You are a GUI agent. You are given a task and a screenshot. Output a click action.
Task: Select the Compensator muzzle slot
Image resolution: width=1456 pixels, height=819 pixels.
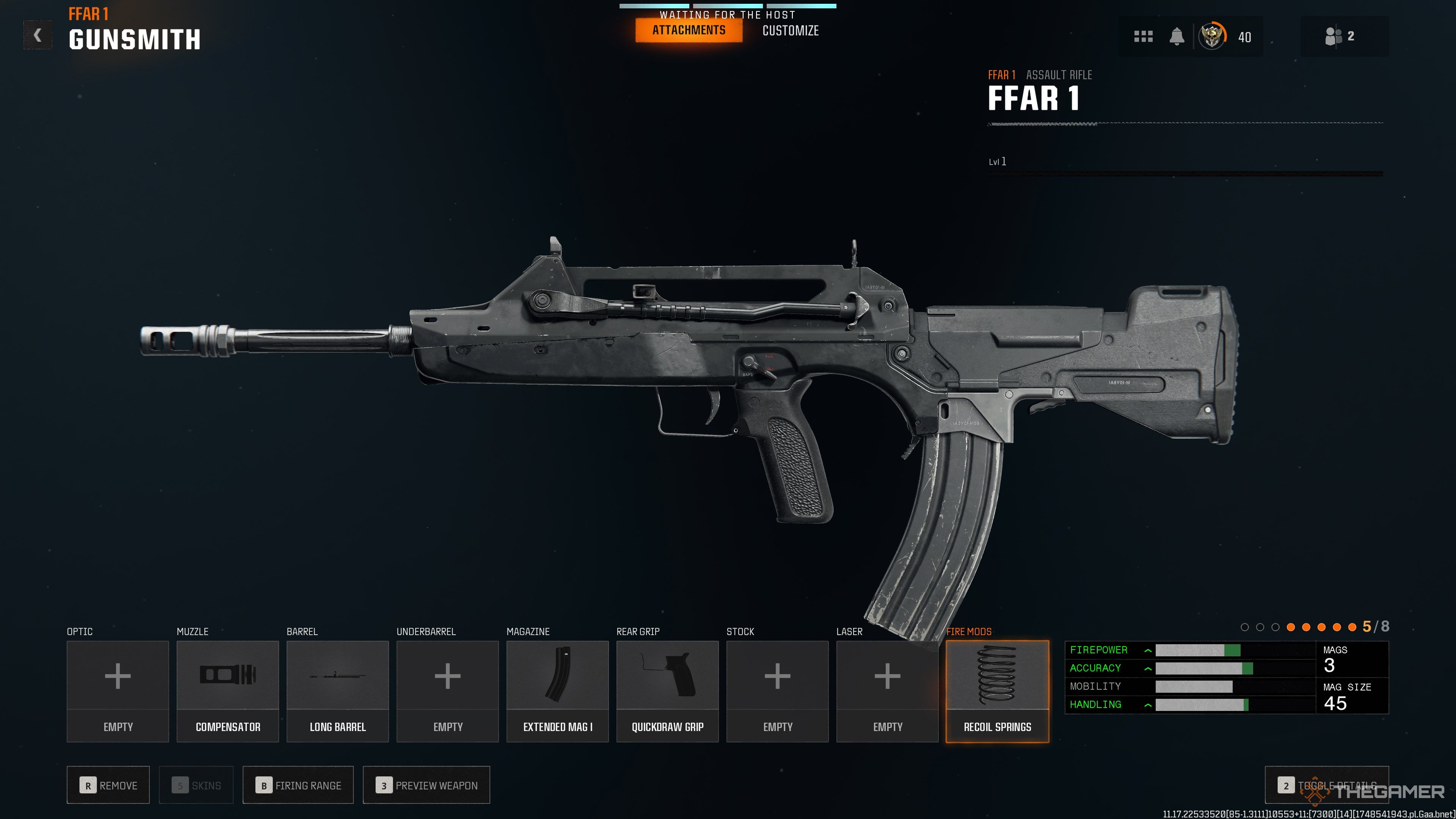coord(228,691)
